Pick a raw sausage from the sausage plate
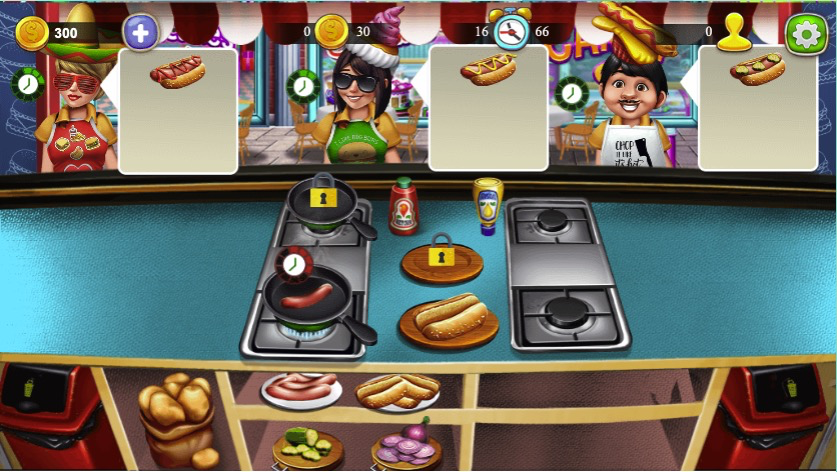837x472 pixels. [x=301, y=388]
